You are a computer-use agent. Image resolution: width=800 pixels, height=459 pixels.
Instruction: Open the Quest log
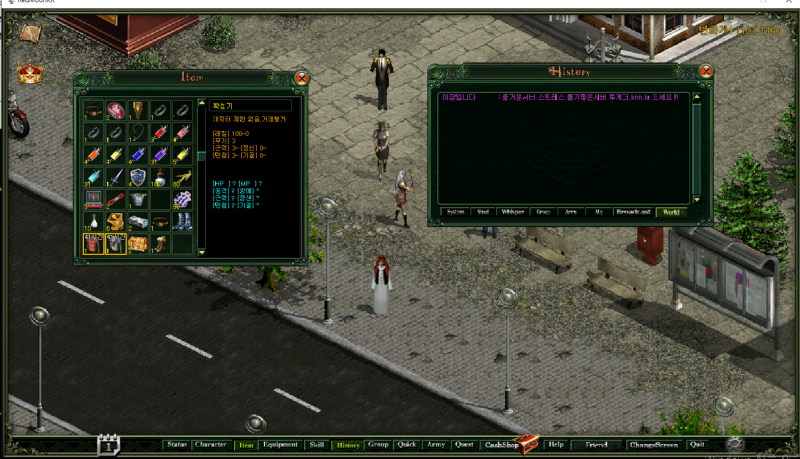(464, 444)
